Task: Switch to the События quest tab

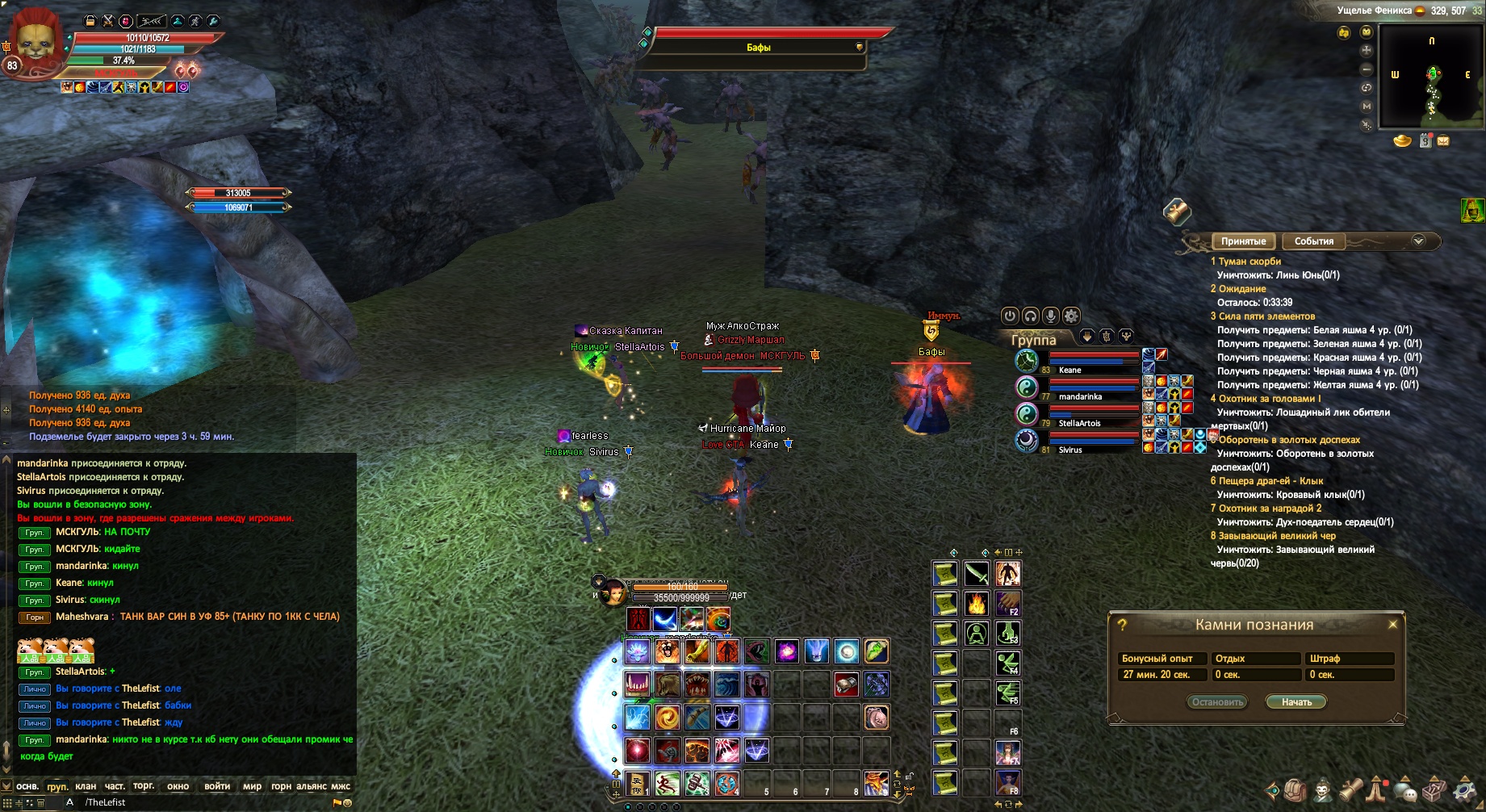Action: [1313, 241]
